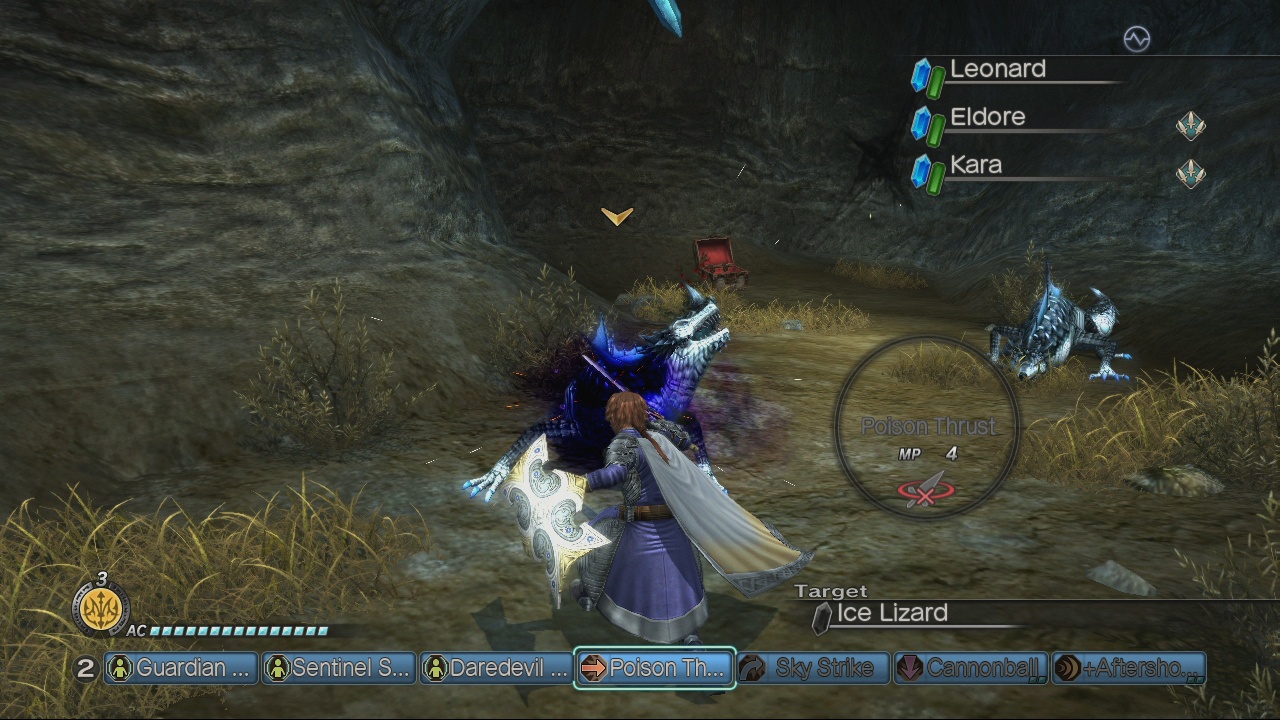The width and height of the screenshot is (1280, 720).
Task: Click the AC gauge segment bar
Action: point(240,632)
